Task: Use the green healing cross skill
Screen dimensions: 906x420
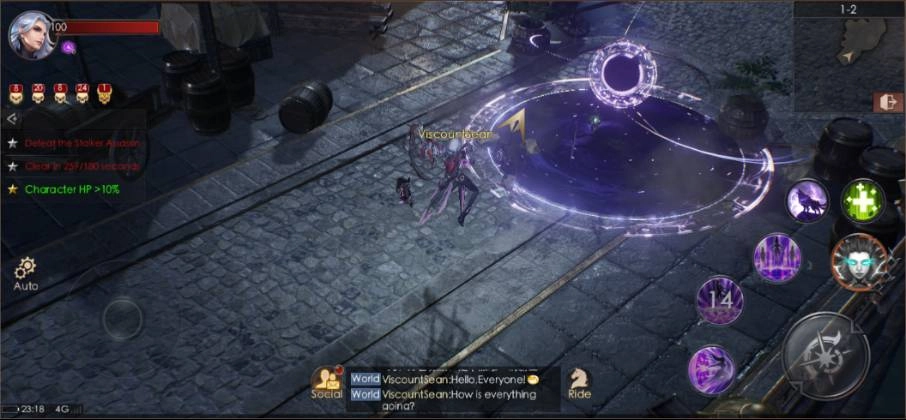Action: [x=860, y=201]
